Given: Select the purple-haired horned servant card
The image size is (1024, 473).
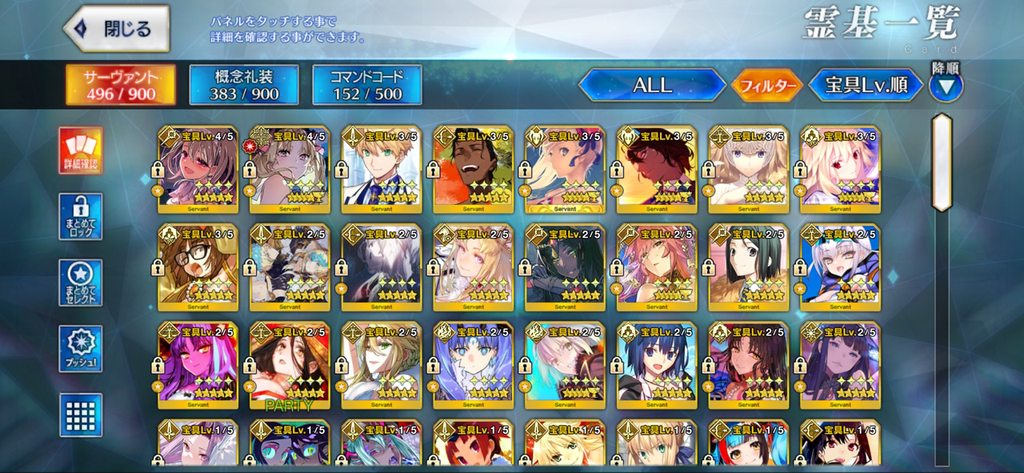Looking at the screenshot, I should (x=197, y=362).
